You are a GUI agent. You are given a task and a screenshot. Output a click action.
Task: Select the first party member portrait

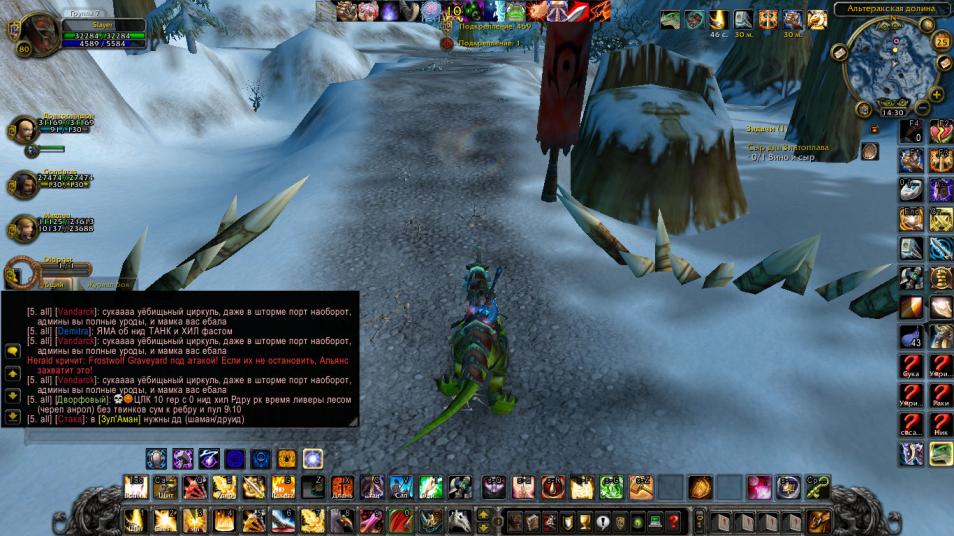[x=25, y=129]
